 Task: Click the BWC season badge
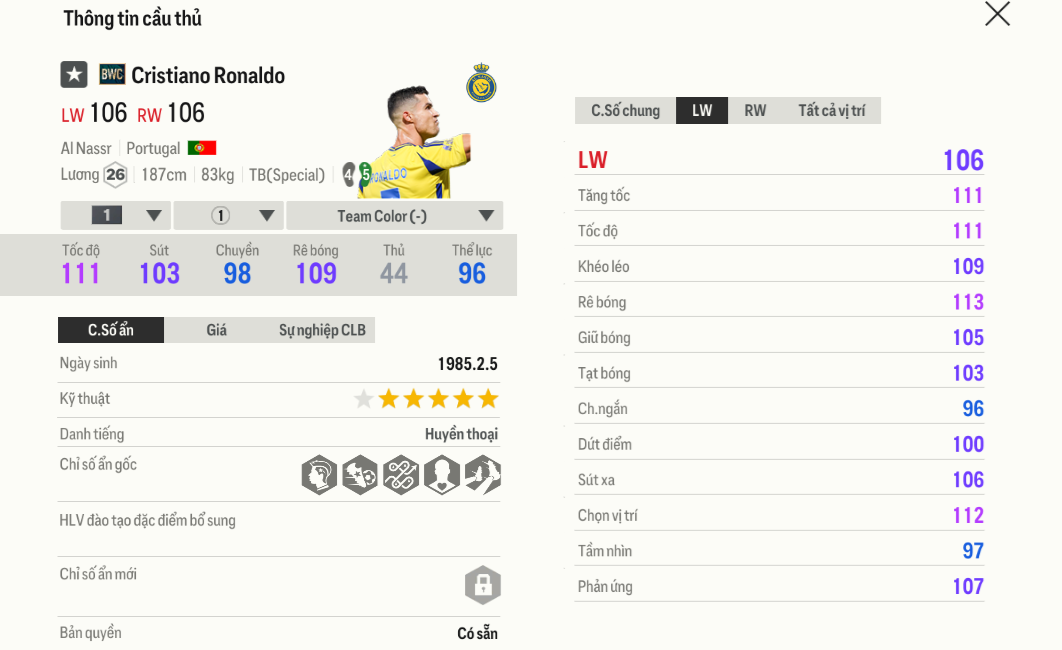pos(112,75)
